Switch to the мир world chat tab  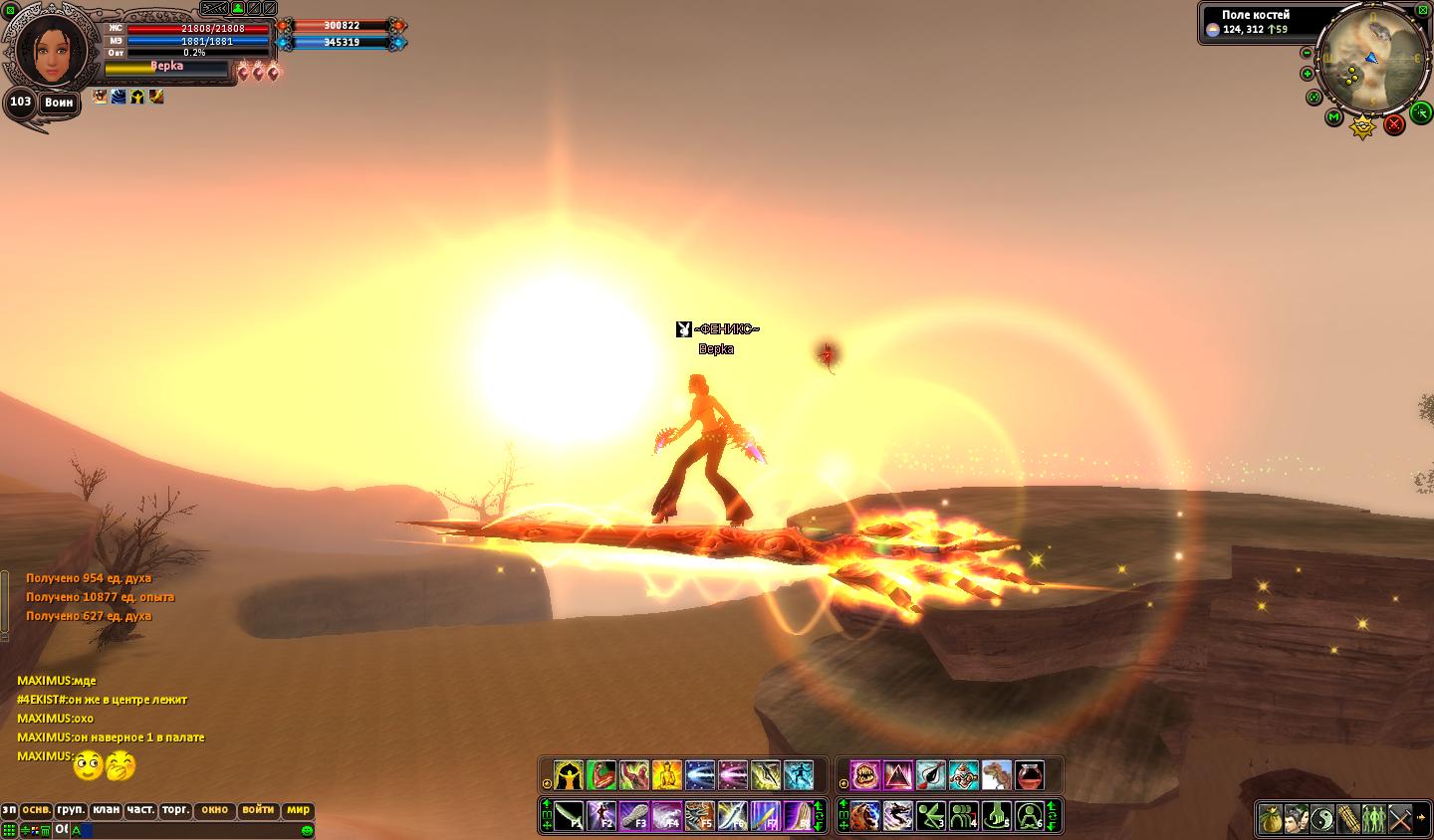pos(299,810)
